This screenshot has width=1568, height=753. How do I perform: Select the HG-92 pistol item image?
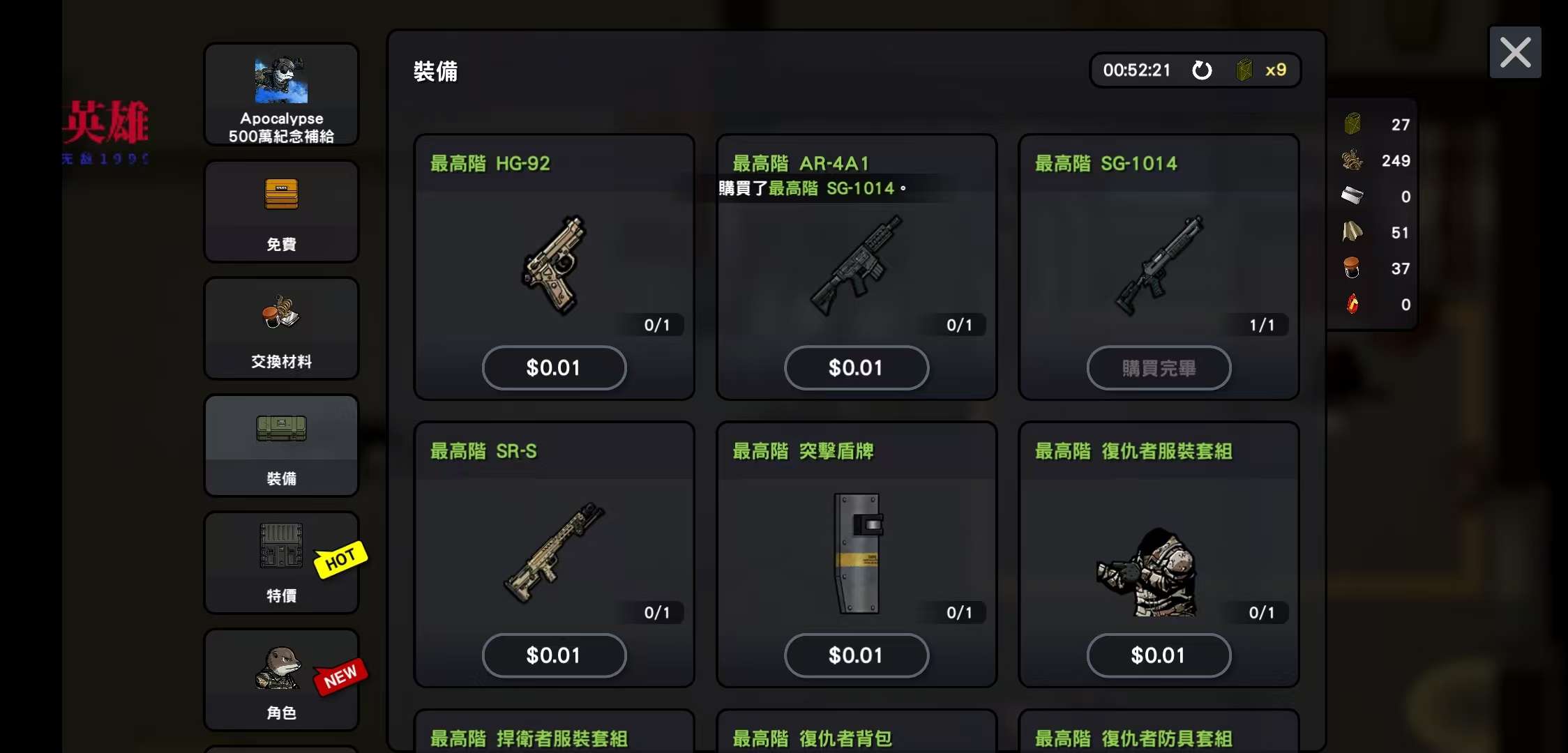point(554,265)
